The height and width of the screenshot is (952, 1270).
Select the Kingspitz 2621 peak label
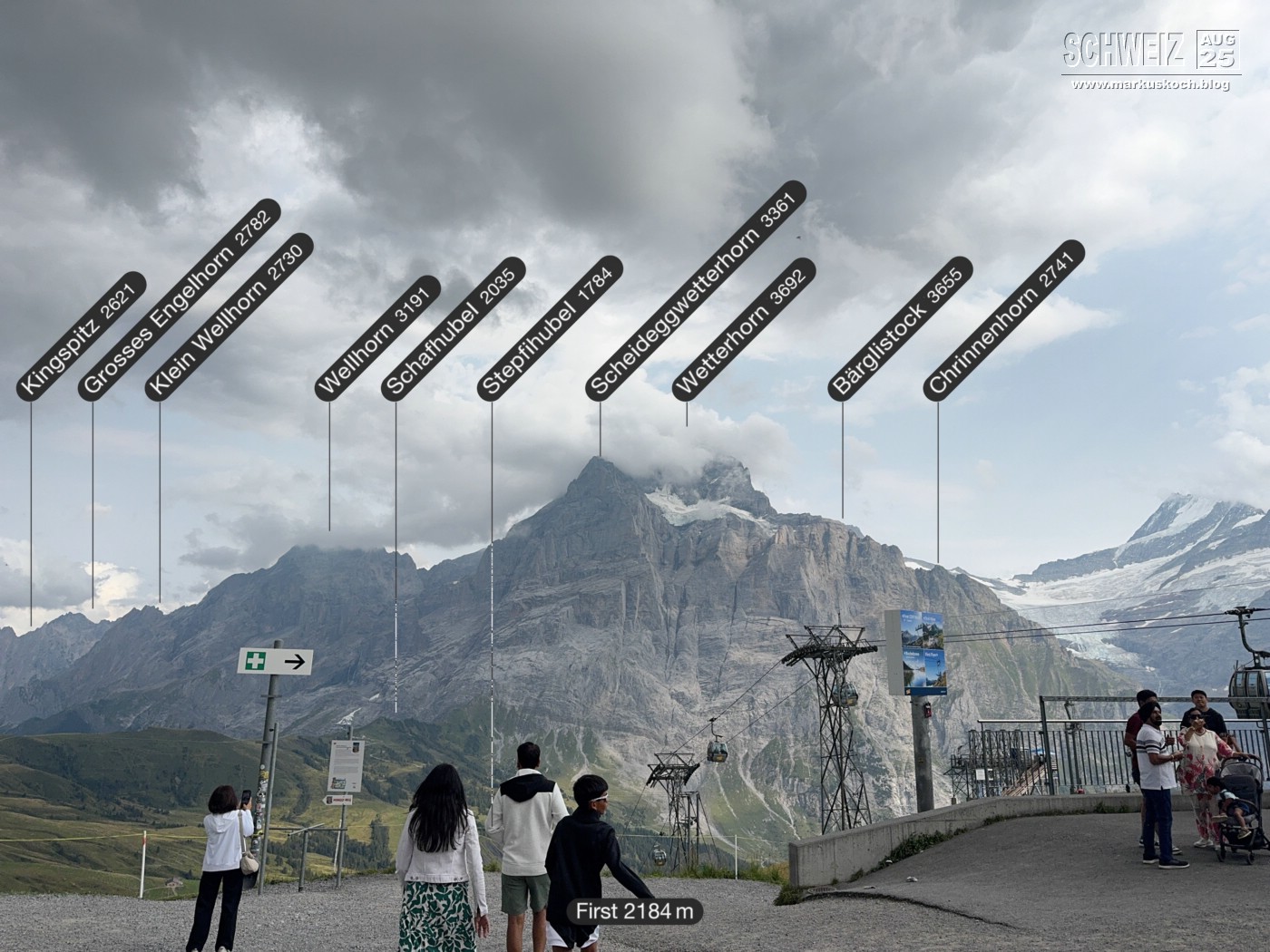pyautogui.click(x=81, y=336)
